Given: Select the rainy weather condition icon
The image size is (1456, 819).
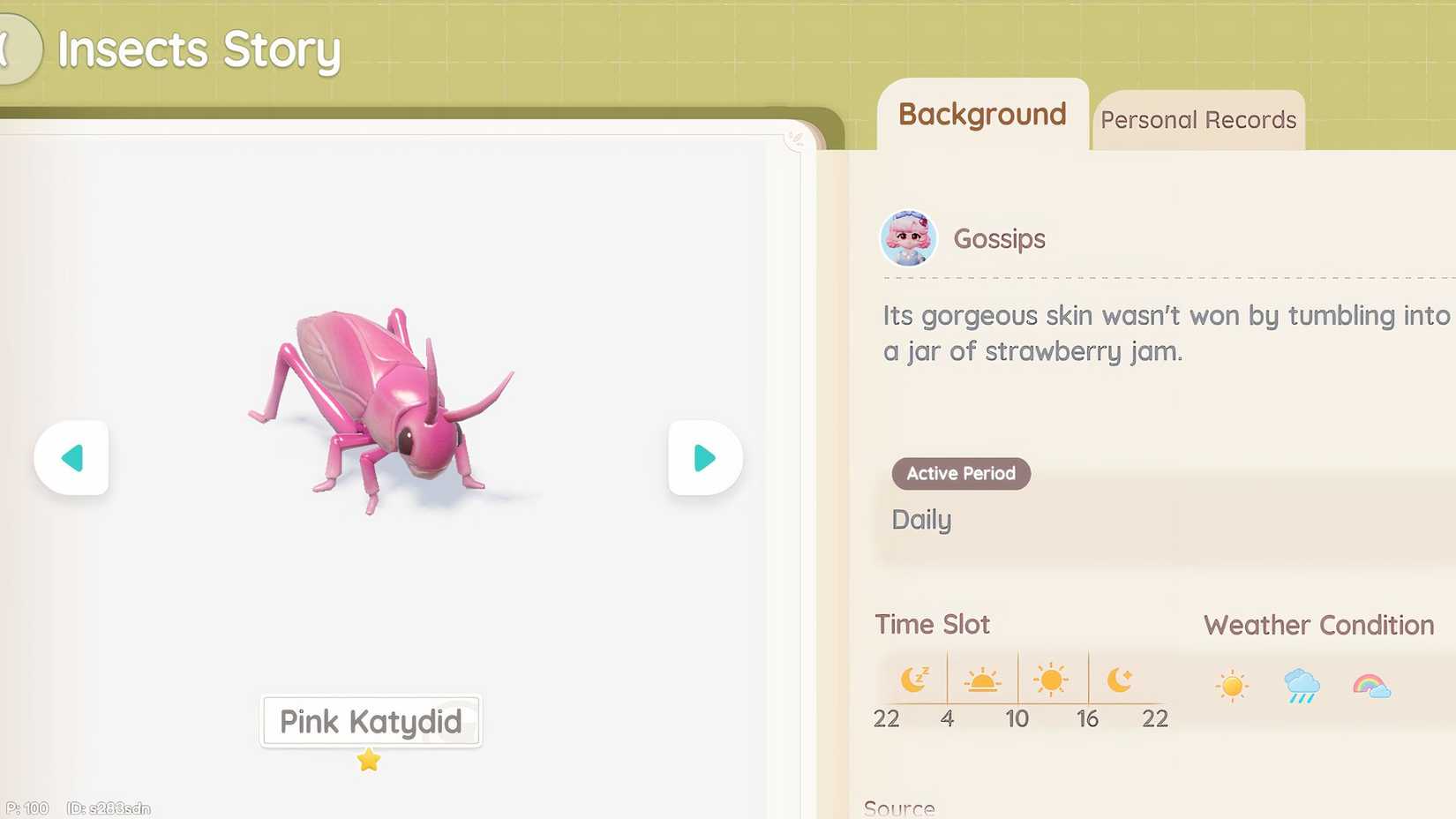Looking at the screenshot, I should pos(1302,685).
